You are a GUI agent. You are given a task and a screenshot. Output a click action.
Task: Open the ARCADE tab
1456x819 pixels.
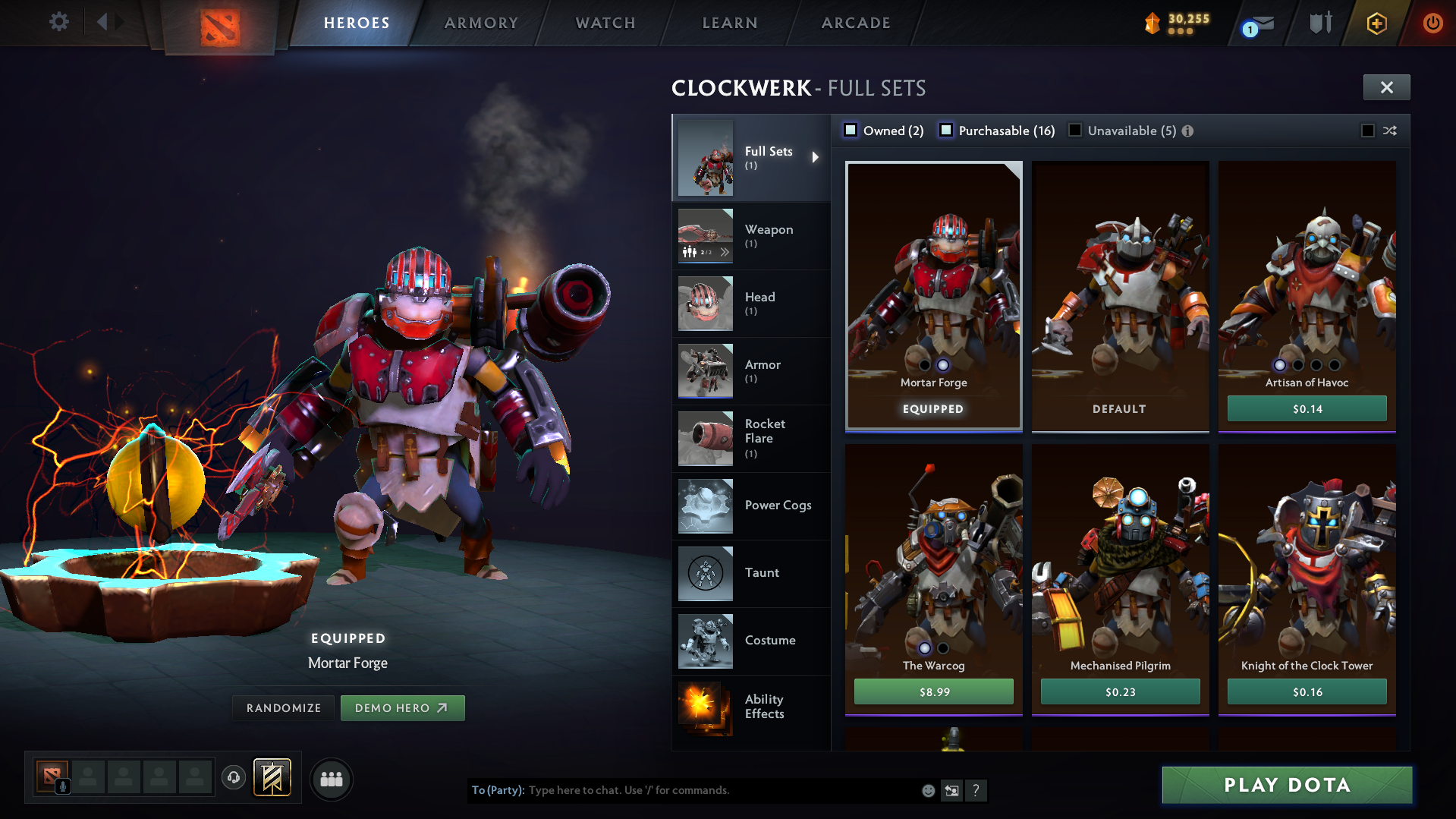[856, 23]
